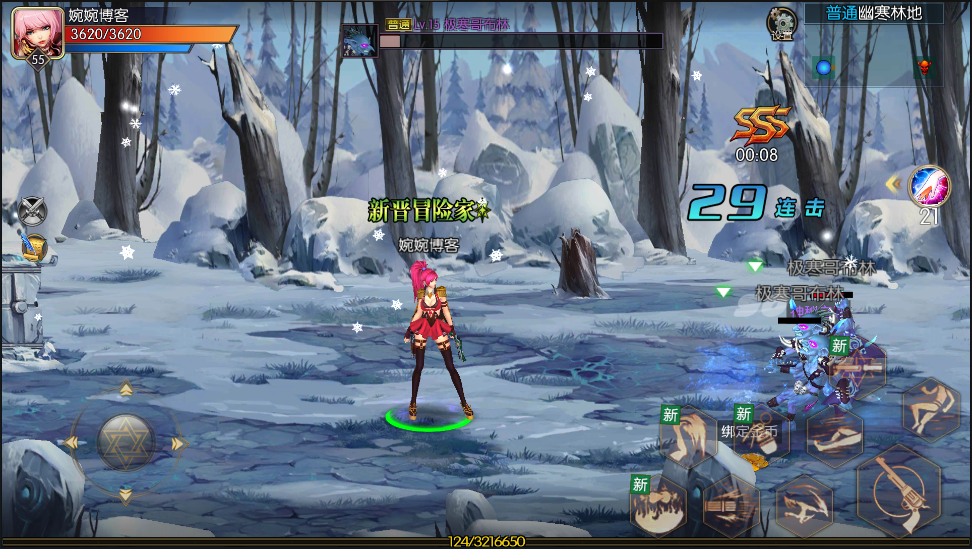Activate the gatling gun barrage skill
Viewport: 972px width, 549px height.
coord(731,506)
